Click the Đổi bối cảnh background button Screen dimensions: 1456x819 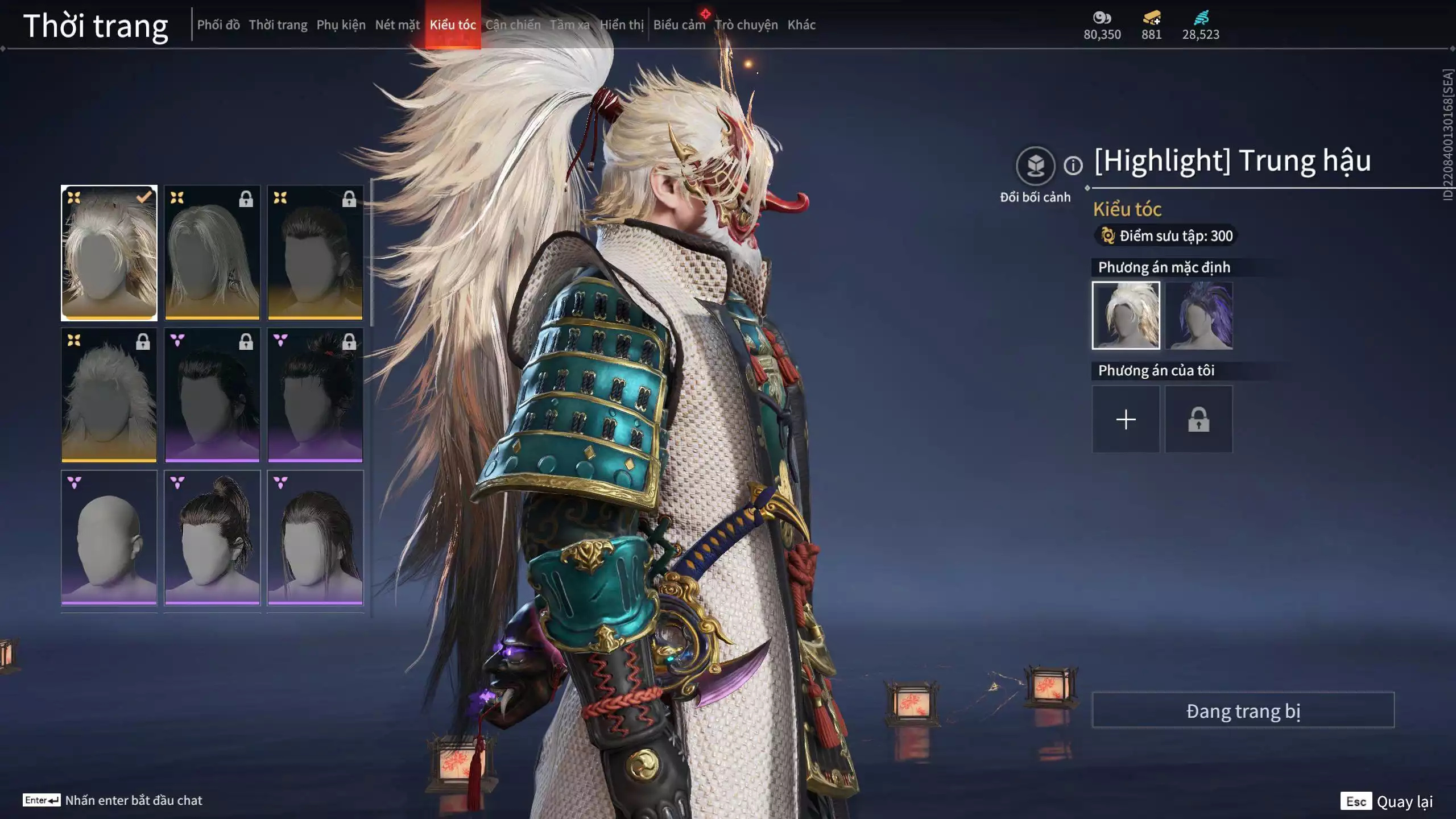(x=1035, y=166)
